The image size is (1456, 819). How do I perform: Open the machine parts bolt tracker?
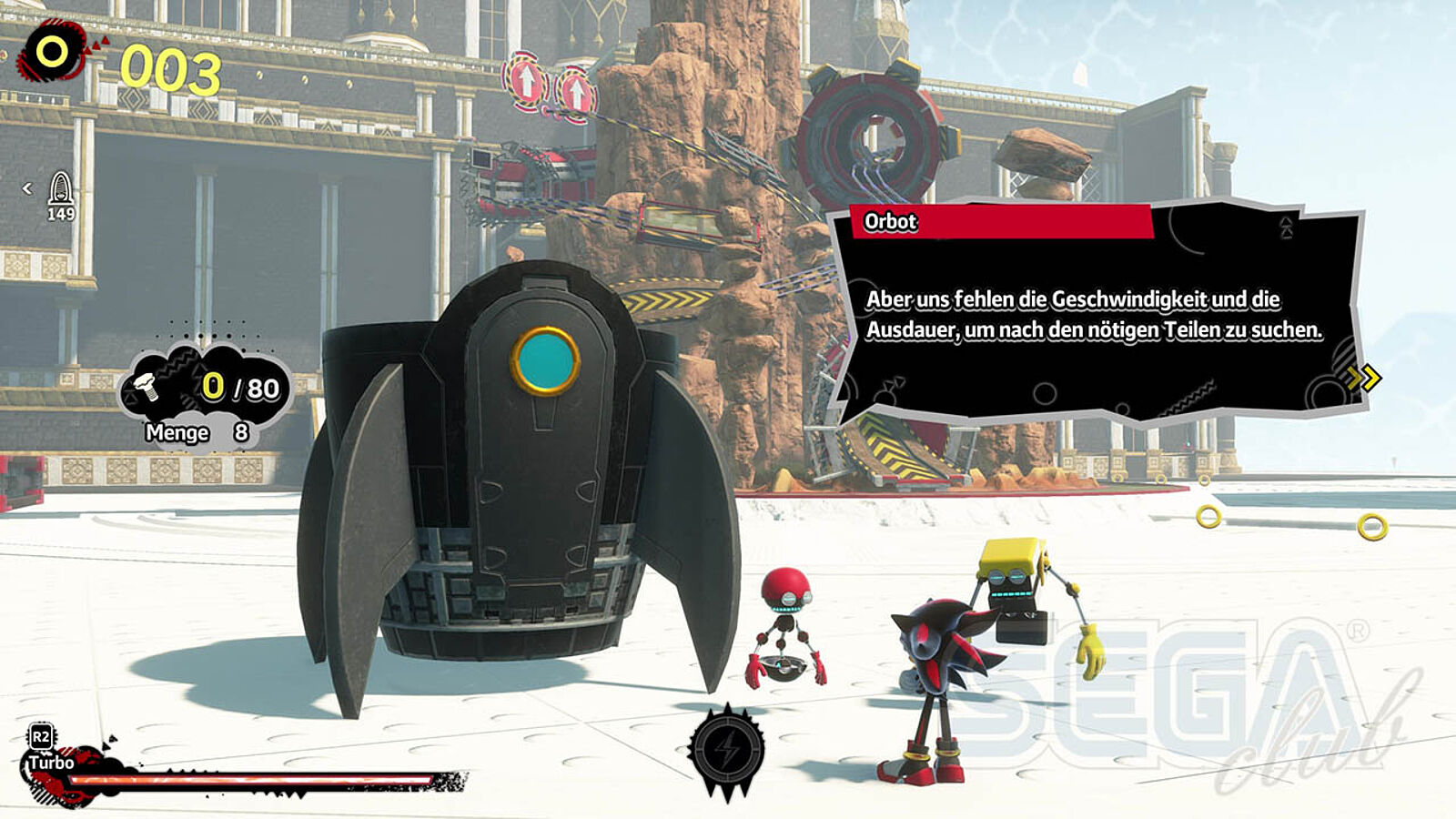pos(207,389)
